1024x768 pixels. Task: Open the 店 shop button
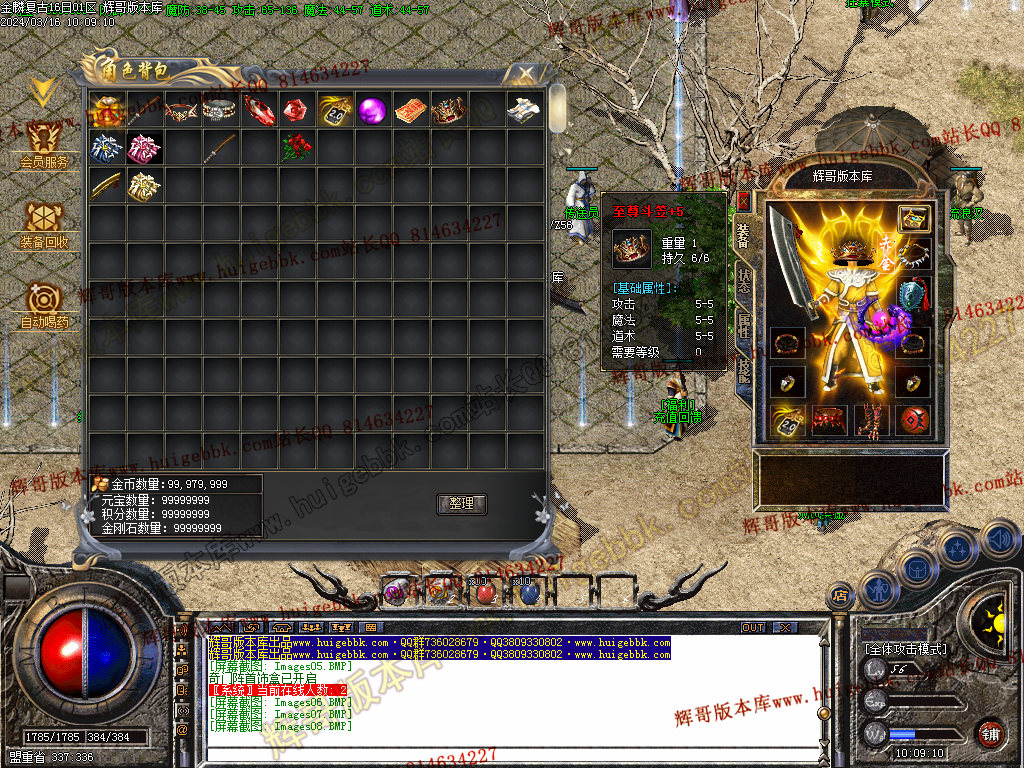(x=841, y=598)
